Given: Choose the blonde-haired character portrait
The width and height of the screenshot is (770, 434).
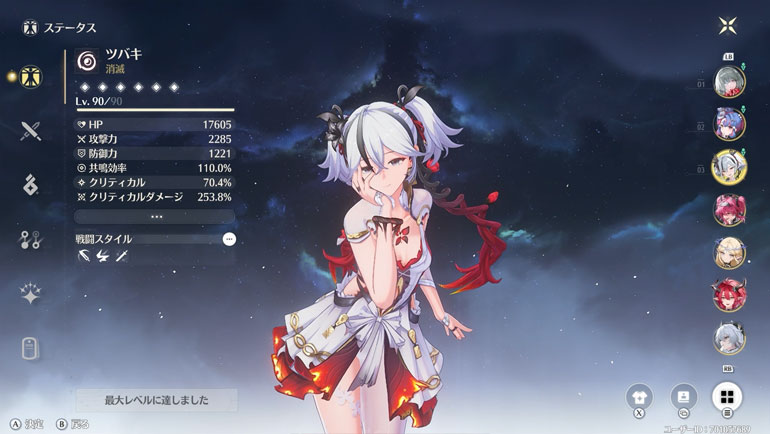Looking at the screenshot, I should click(727, 252).
